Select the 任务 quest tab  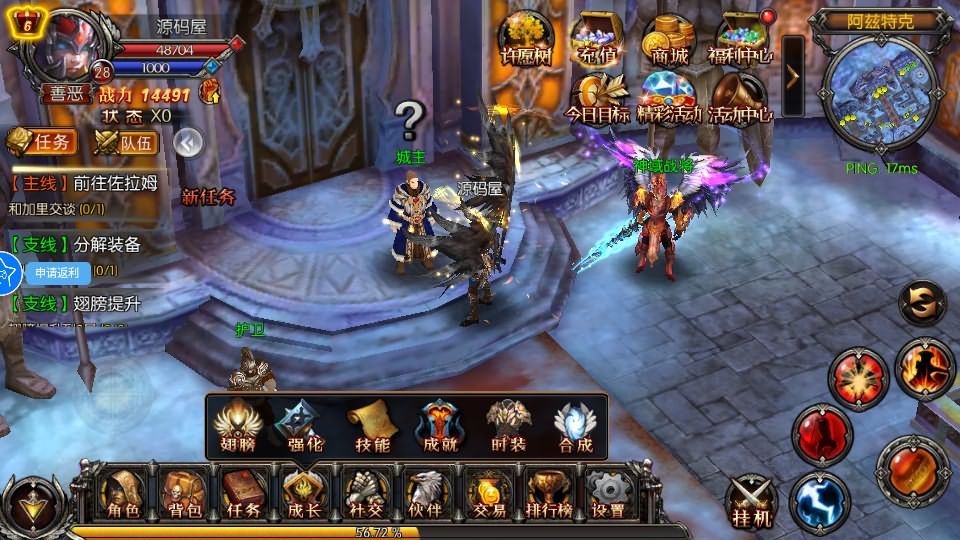[41, 143]
